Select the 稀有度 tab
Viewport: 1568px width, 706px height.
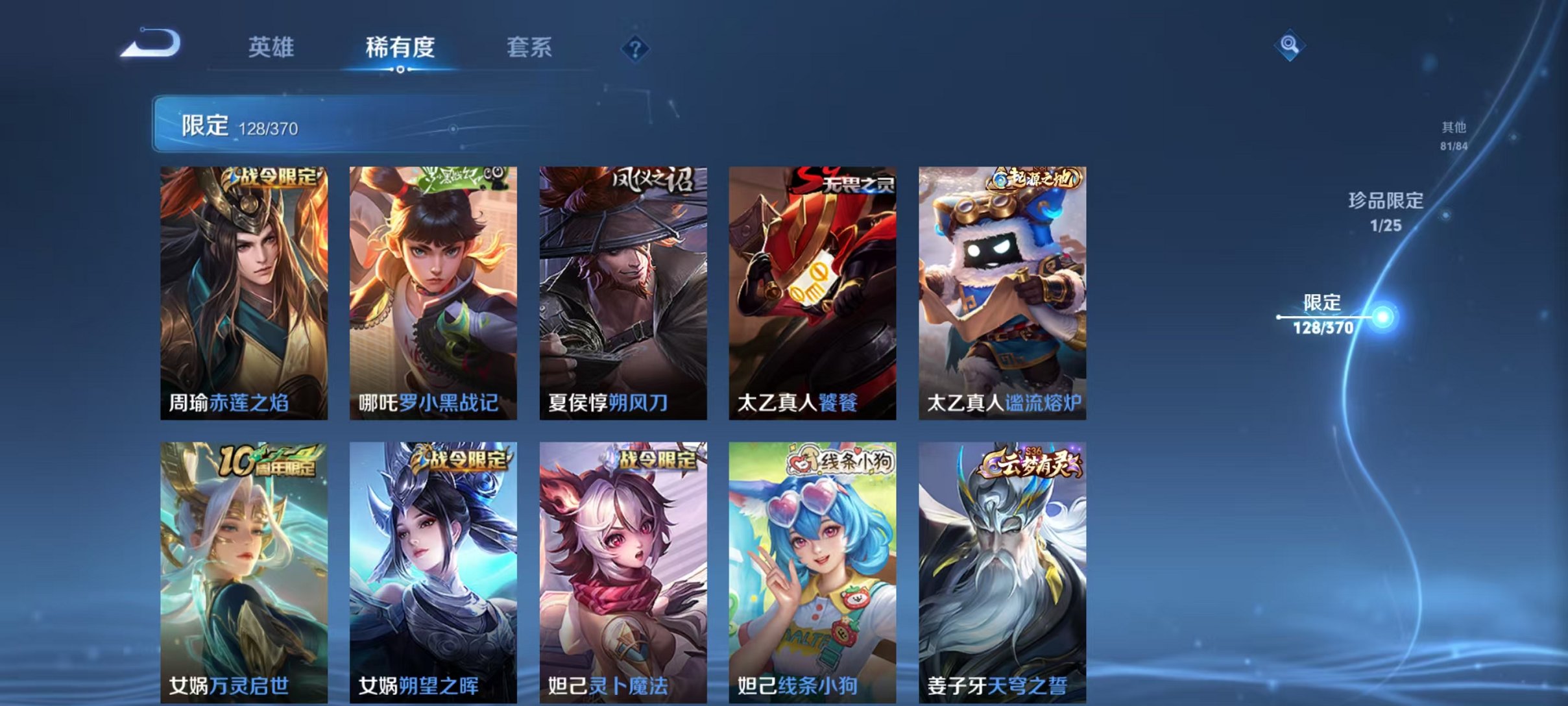[401, 46]
